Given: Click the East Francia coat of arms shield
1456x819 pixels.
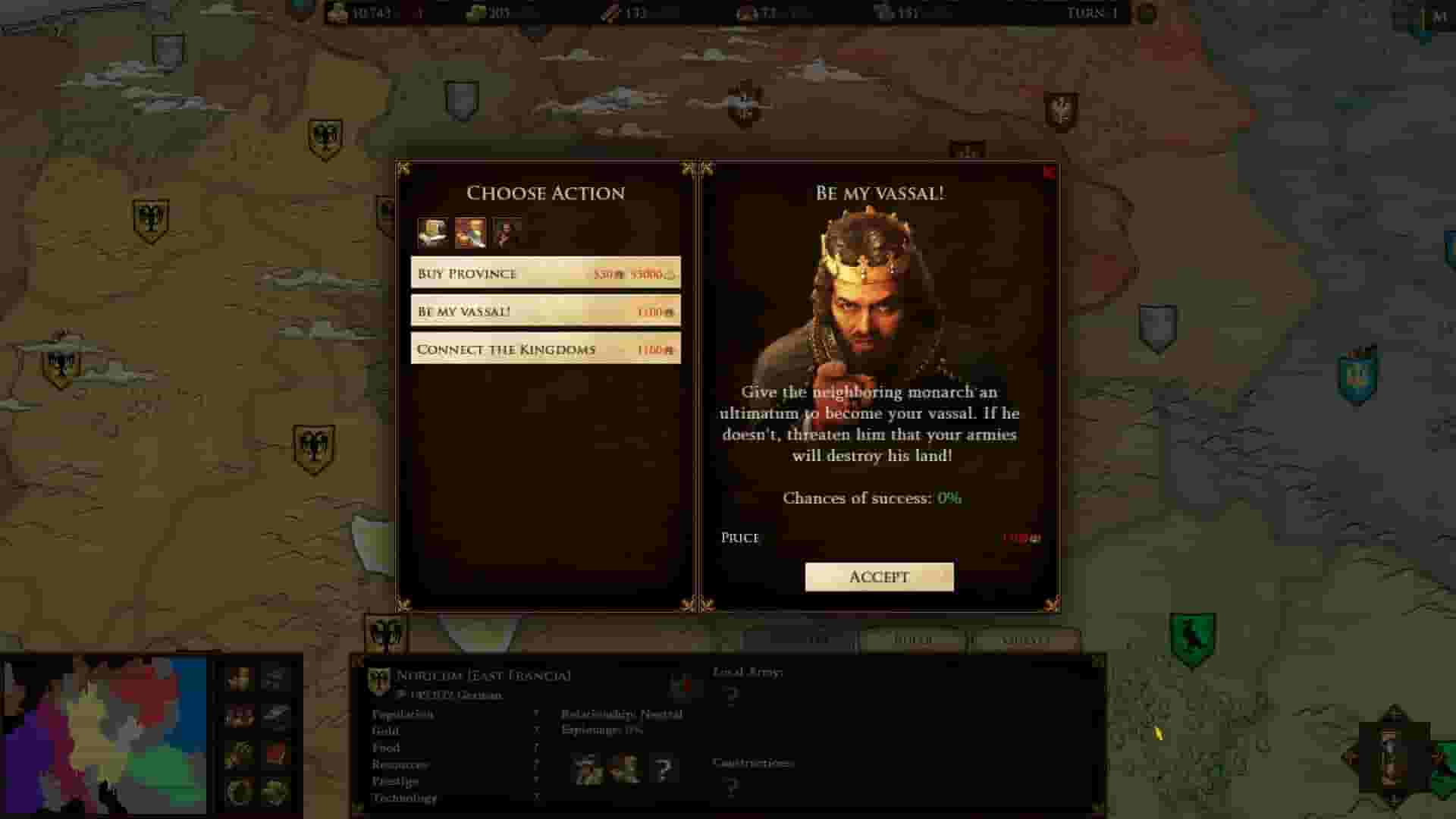Looking at the screenshot, I should pos(377,678).
